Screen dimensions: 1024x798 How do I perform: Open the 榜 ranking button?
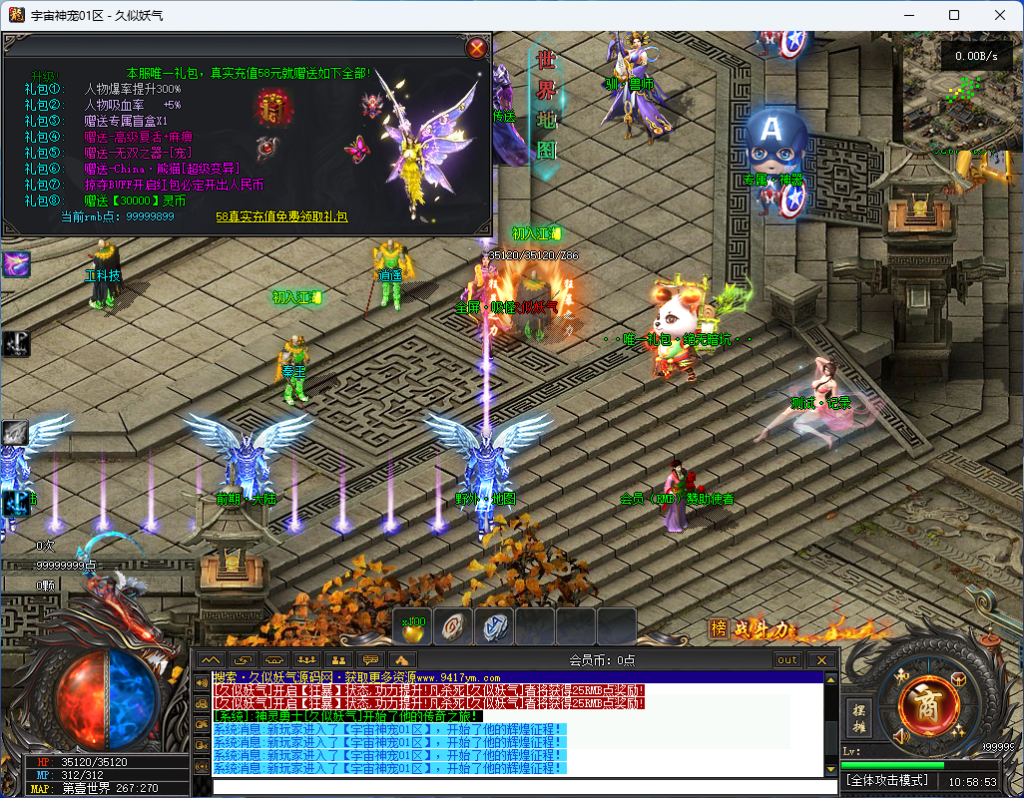[x=717, y=629]
